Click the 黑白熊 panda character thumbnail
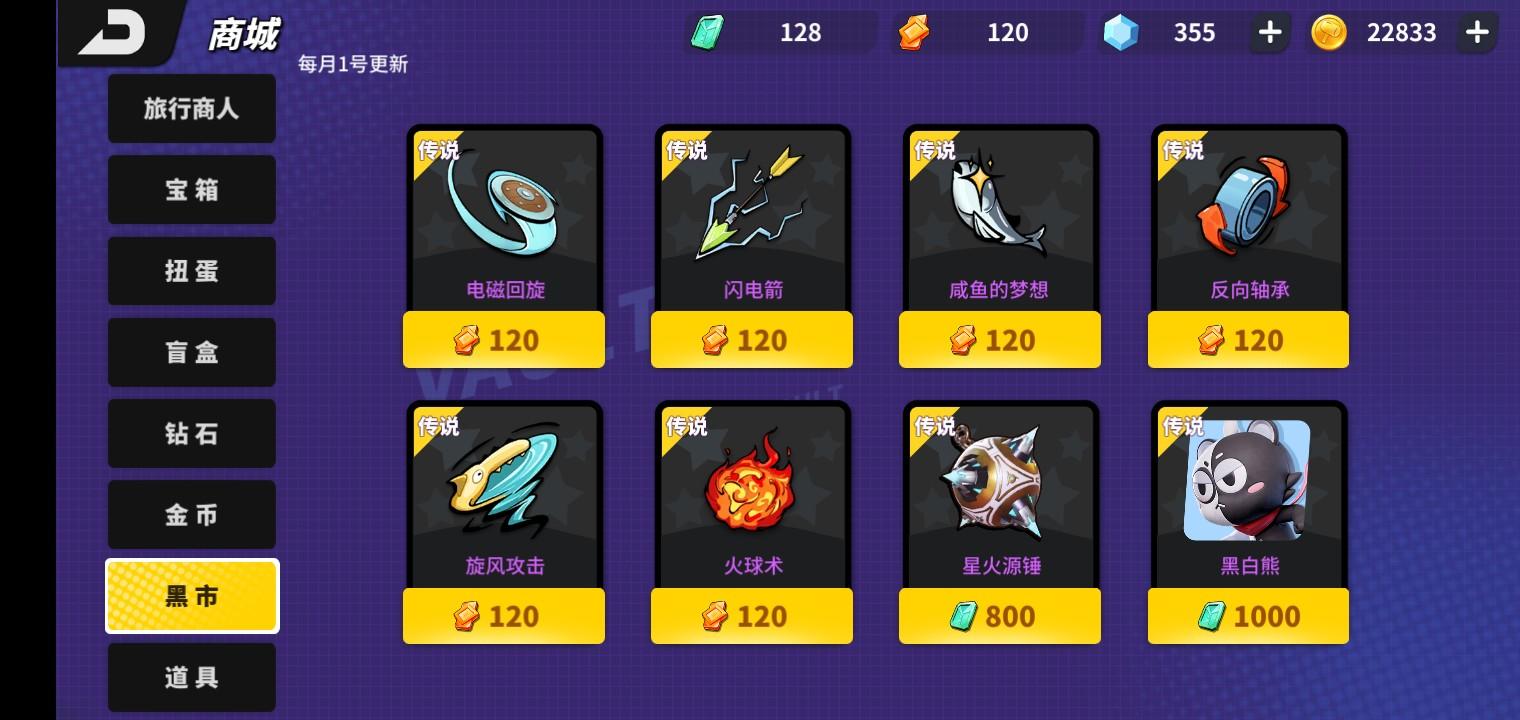The height and width of the screenshot is (720, 1520). tap(1248, 481)
